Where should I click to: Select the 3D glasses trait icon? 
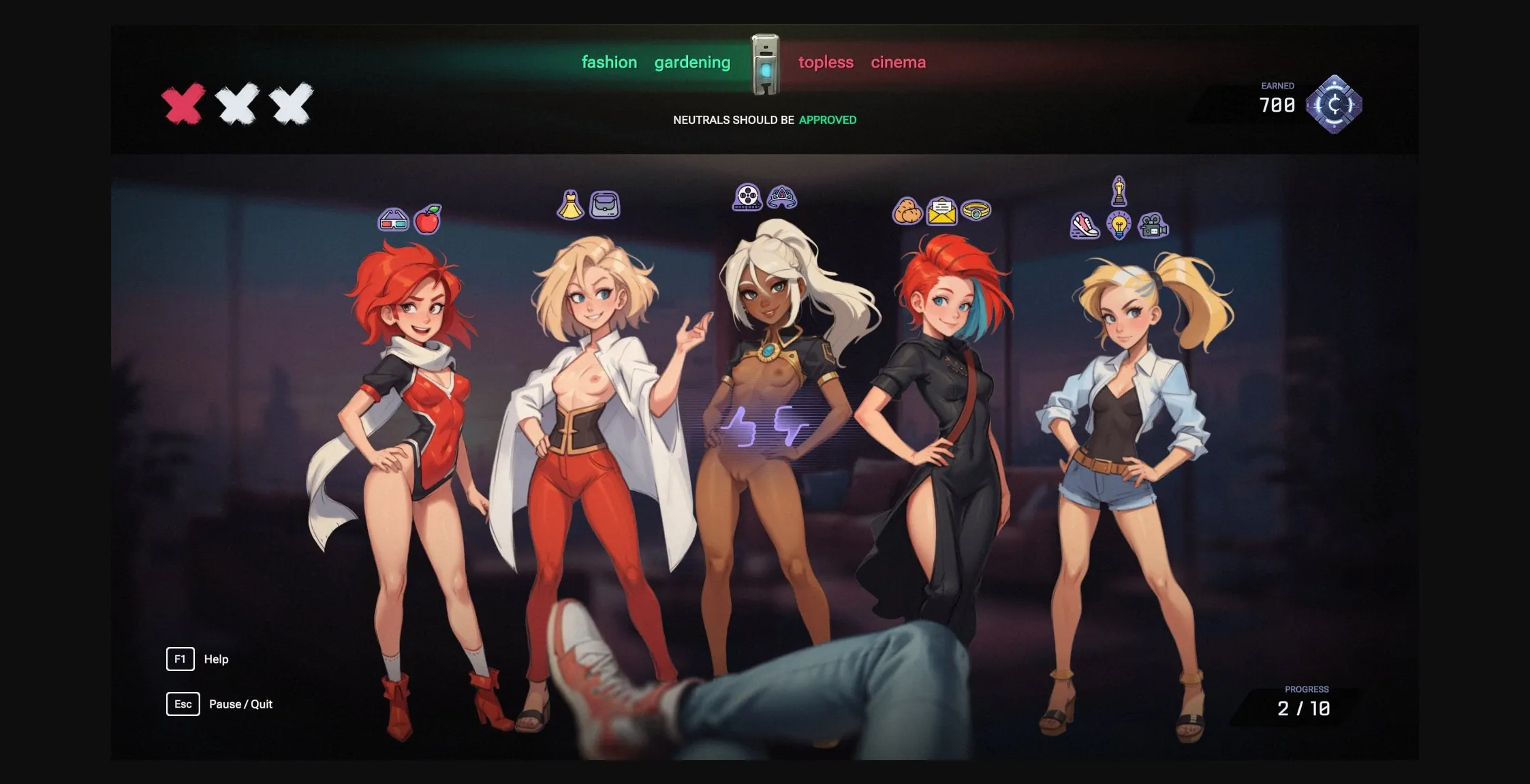pyautogui.click(x=394, y=219)
